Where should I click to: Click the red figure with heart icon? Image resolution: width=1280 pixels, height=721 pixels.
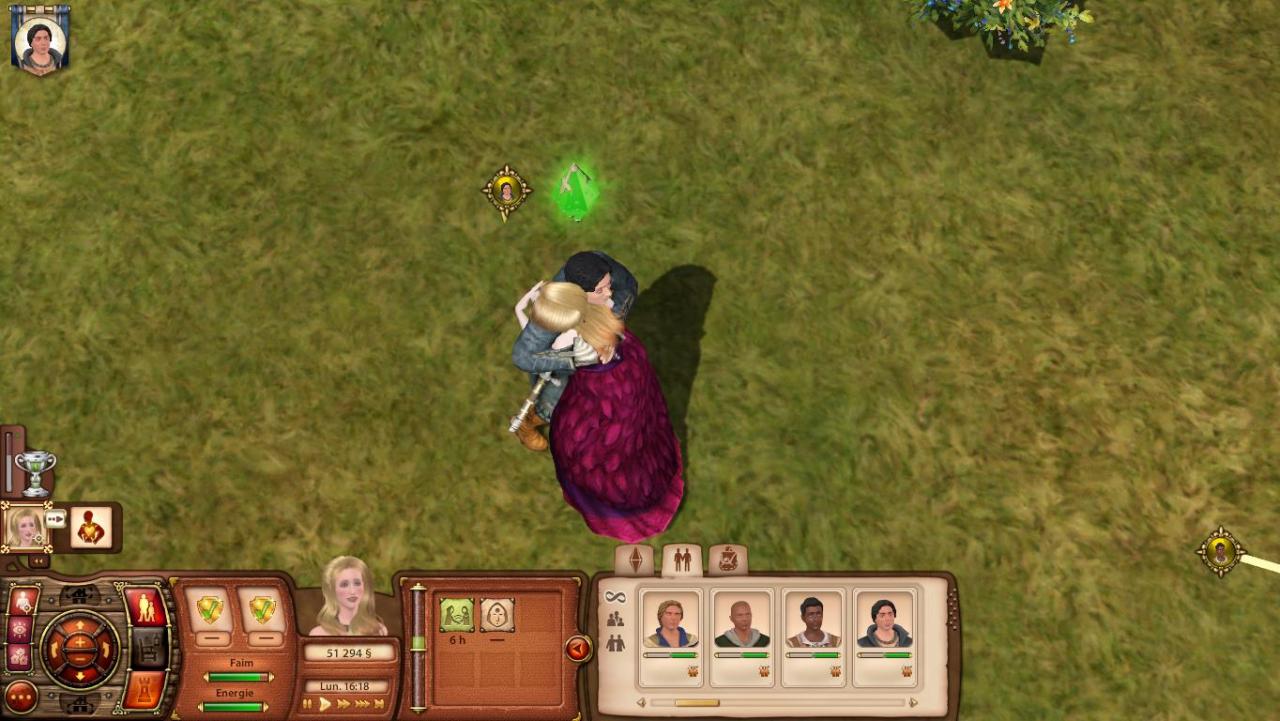pyautogui.click(x=91, y=527)
